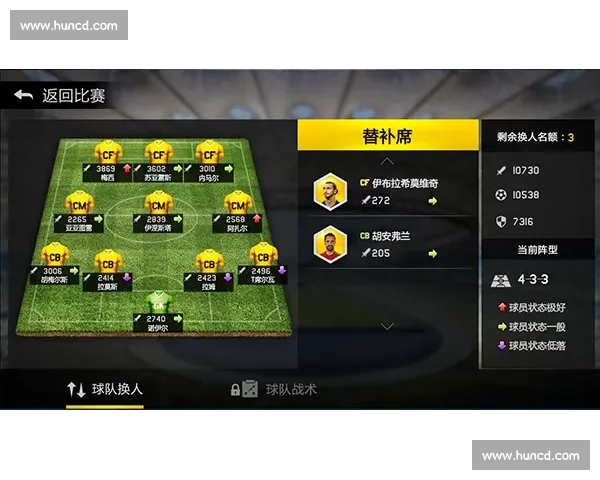
Task: Select forward 梅西 on the pitch
Action: 108,158
